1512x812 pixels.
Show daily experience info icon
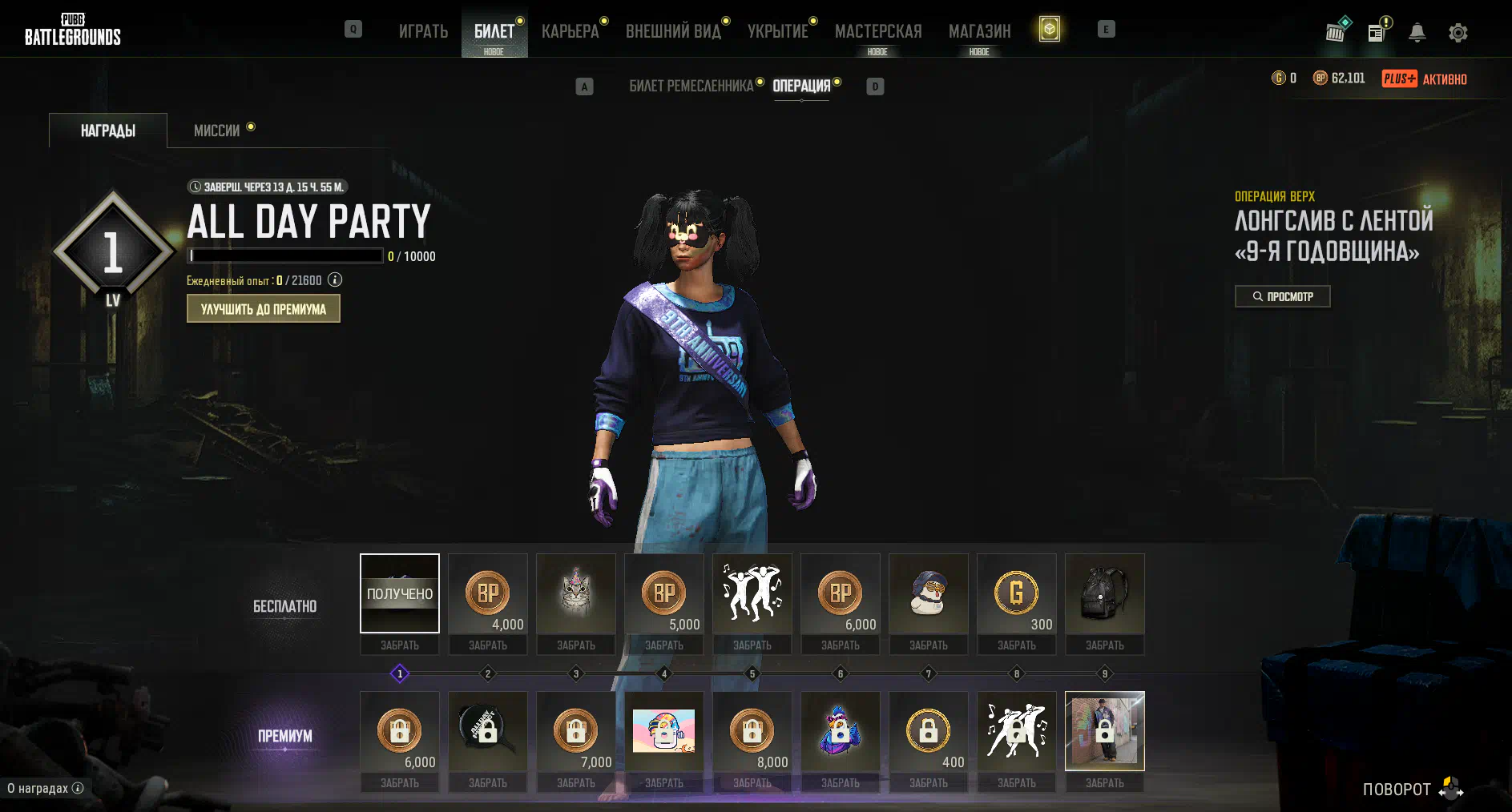click(335, 279)
